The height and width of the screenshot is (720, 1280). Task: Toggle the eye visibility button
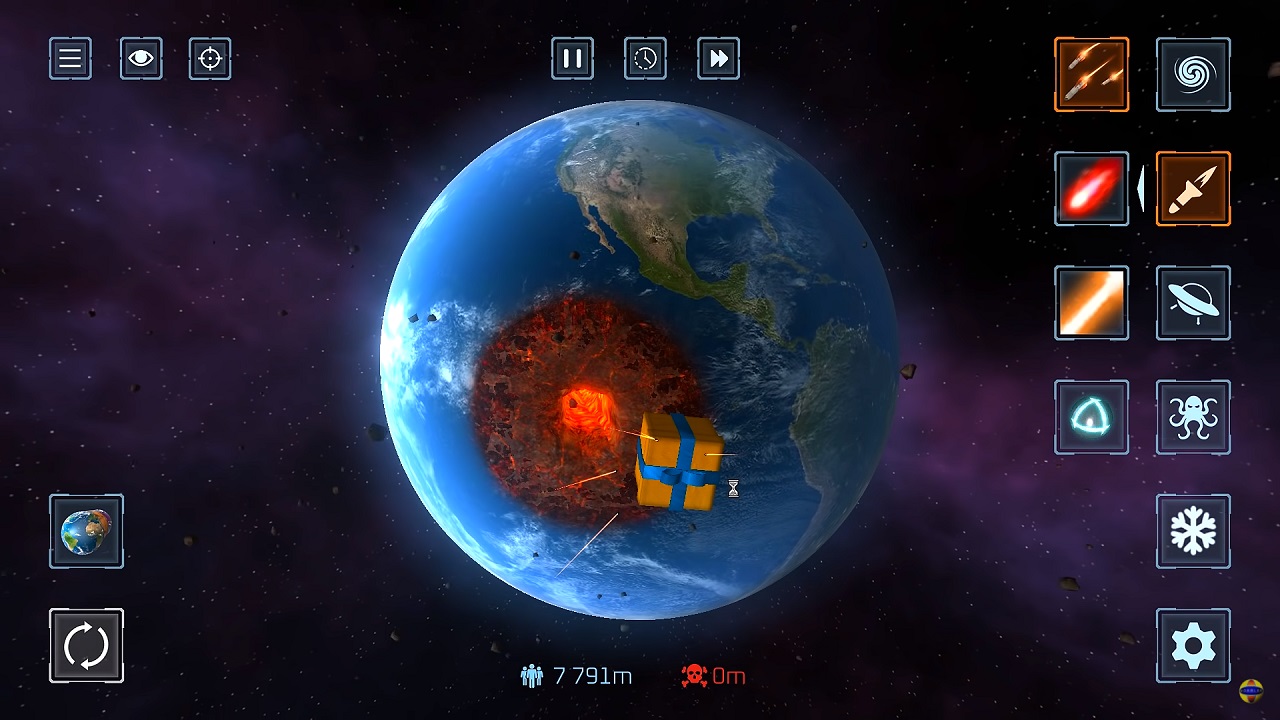pos(141,59)
